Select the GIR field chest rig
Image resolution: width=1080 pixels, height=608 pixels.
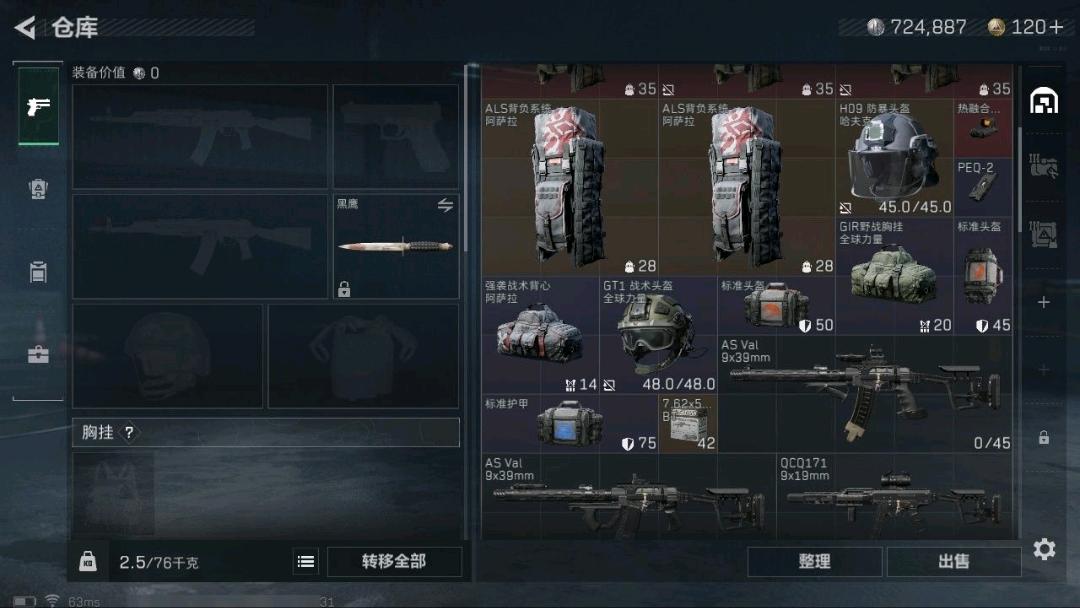tap(894, 276)
